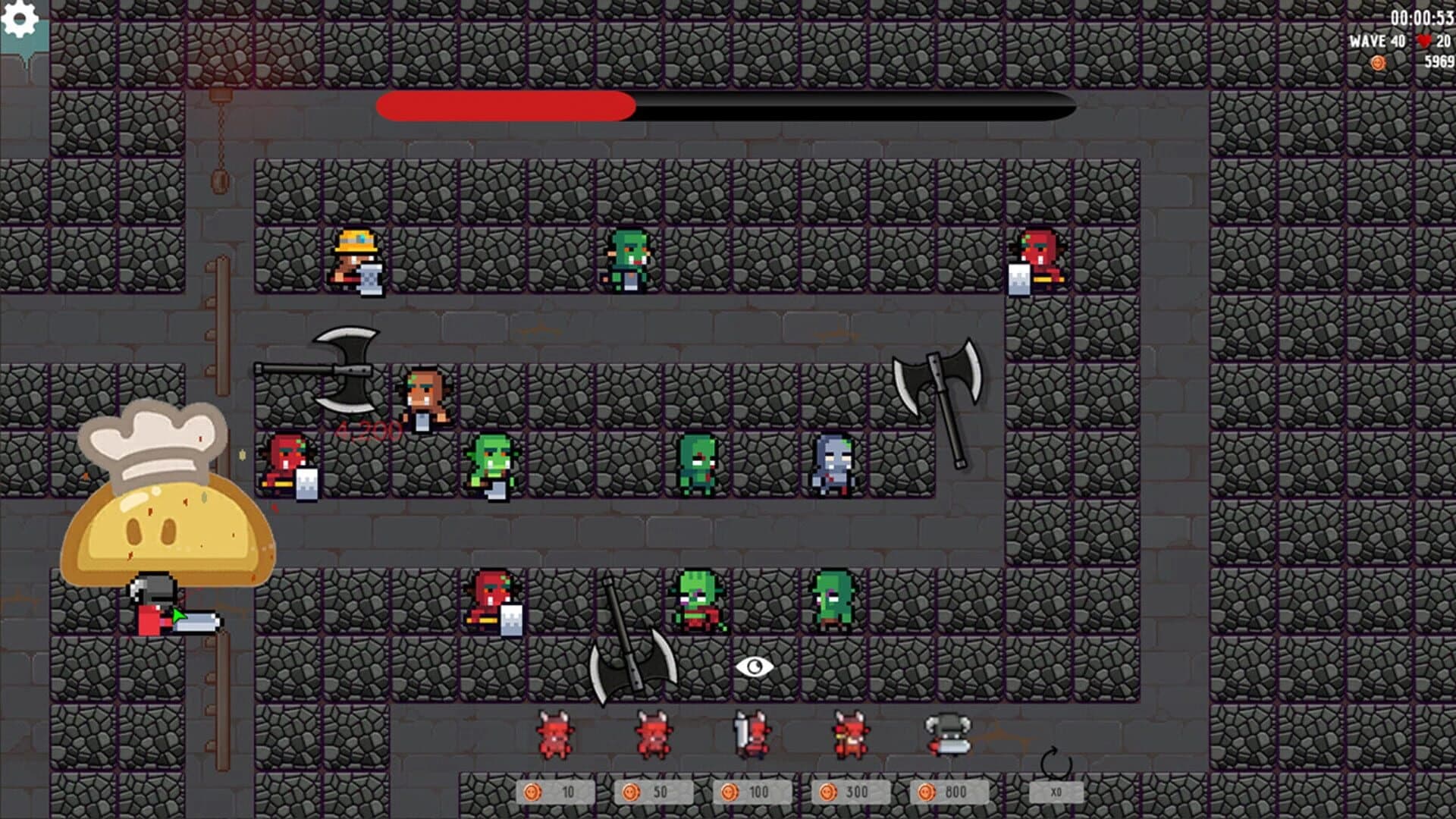Toggle the eye visibility icon on the map
The height and width of the screenshot is (819, 1456).
coord(755,667)
